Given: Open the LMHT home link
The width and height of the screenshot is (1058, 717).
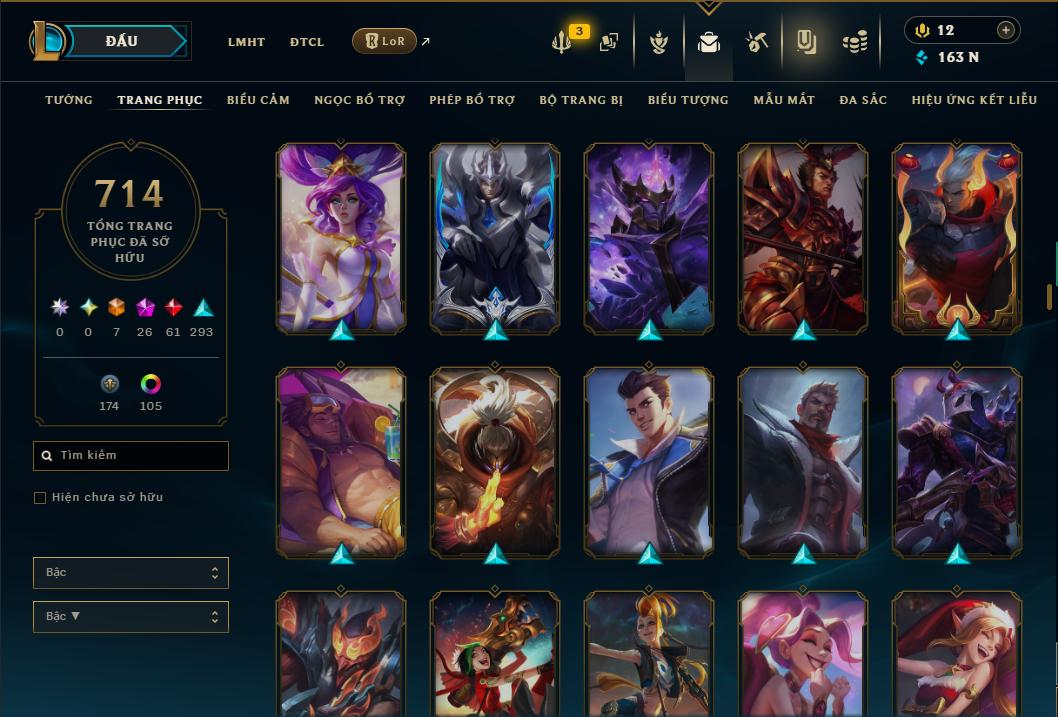Looking at the screenshot, I should (246, 42).
